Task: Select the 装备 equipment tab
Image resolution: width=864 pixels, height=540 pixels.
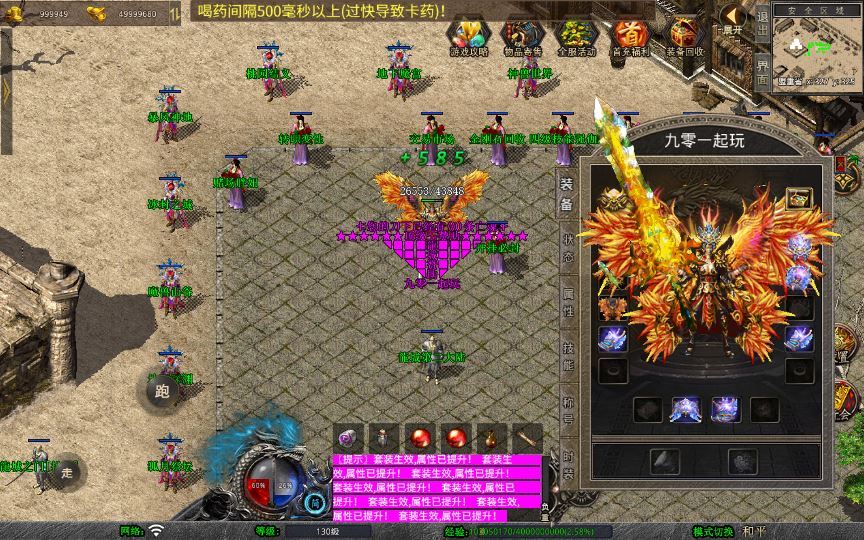Action: pos(566,194)
